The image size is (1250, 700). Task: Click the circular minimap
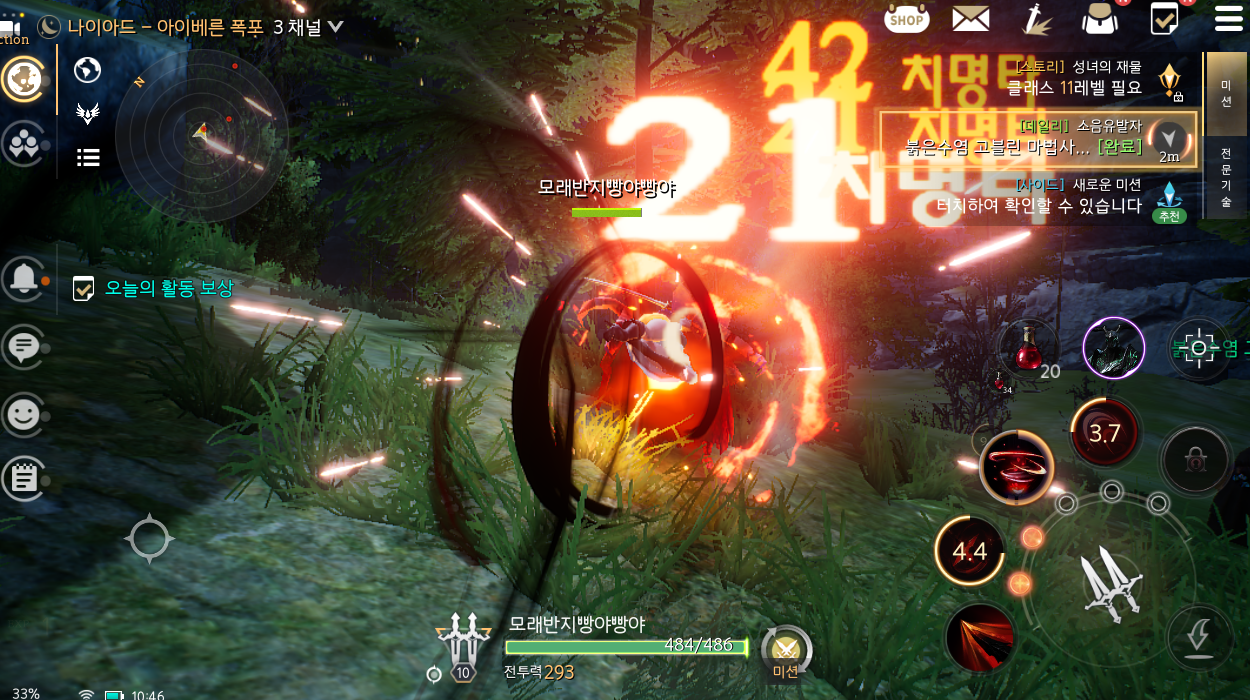point(202,133)
